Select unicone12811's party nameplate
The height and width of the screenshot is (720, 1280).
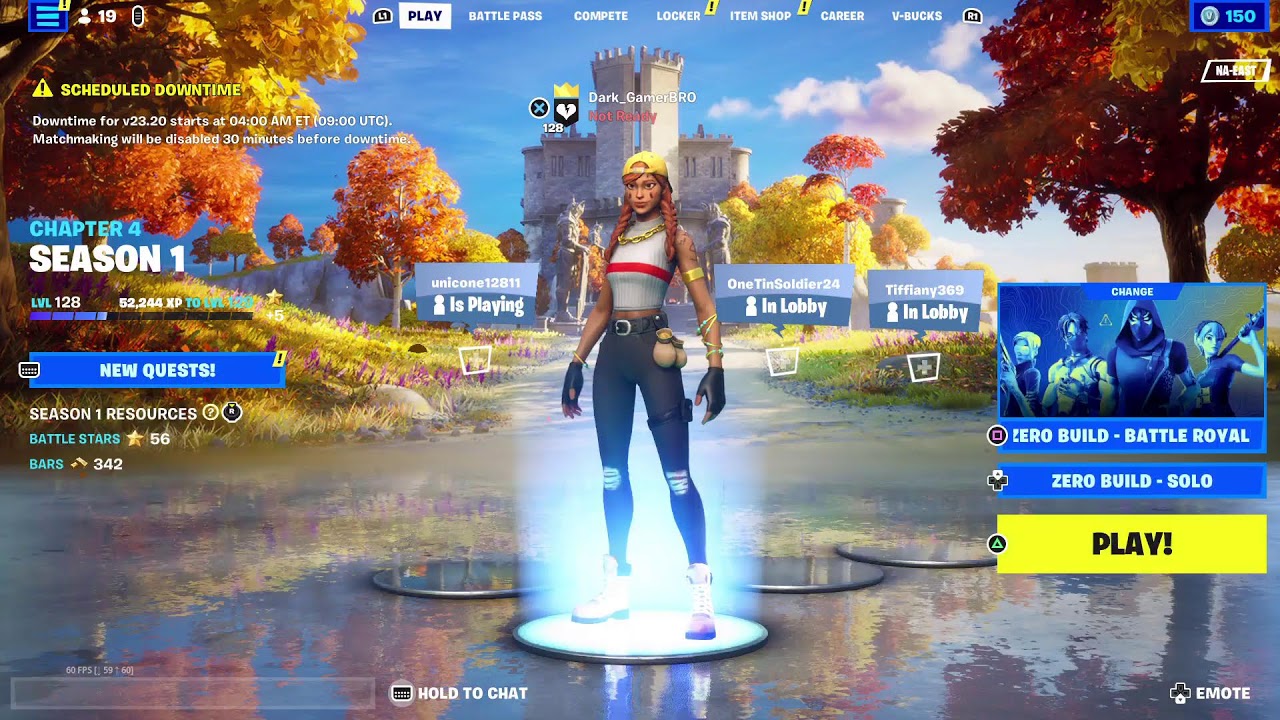[x=476, y=294]
